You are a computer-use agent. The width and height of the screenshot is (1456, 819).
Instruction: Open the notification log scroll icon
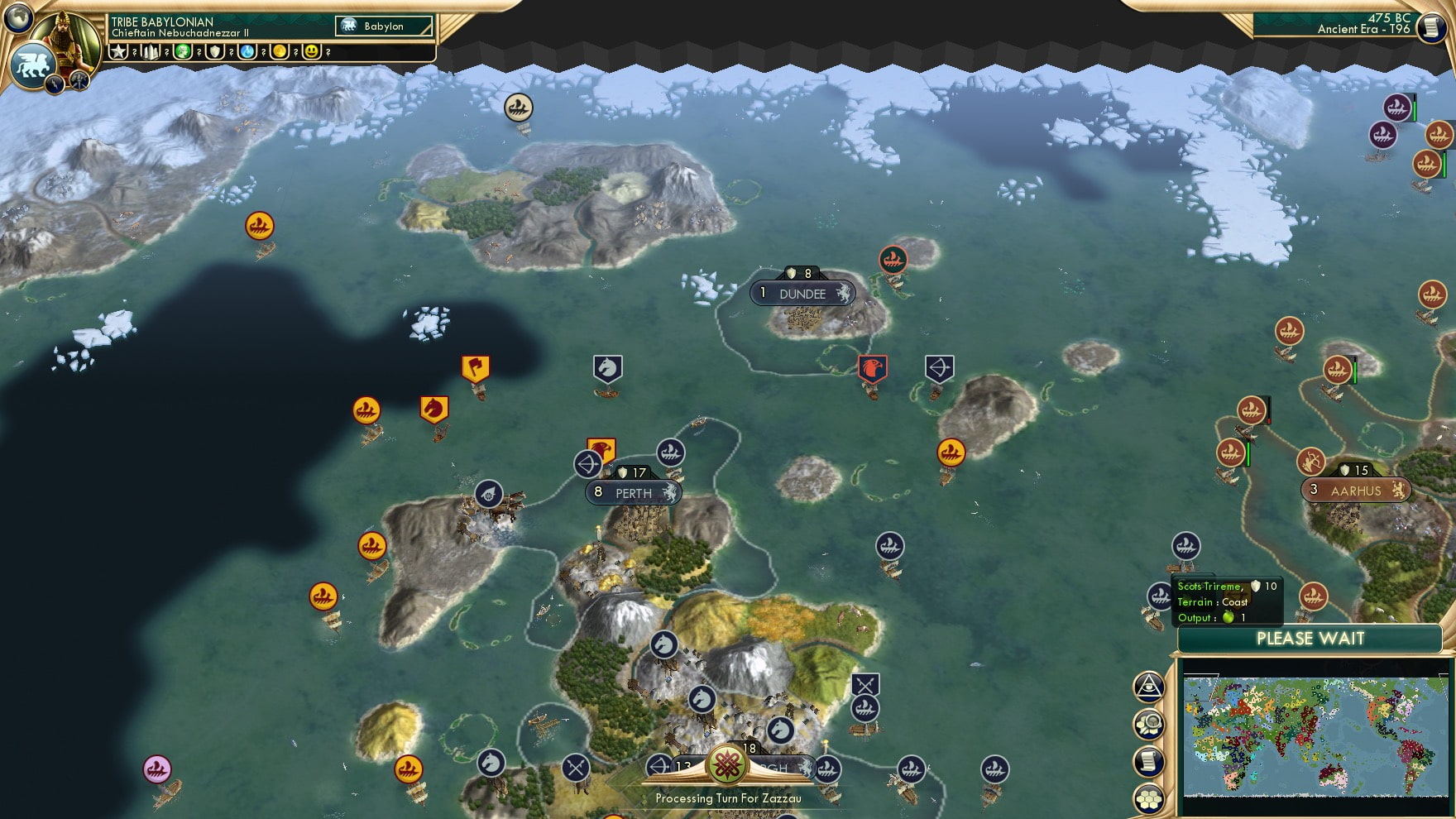(x=1150, y=761)
